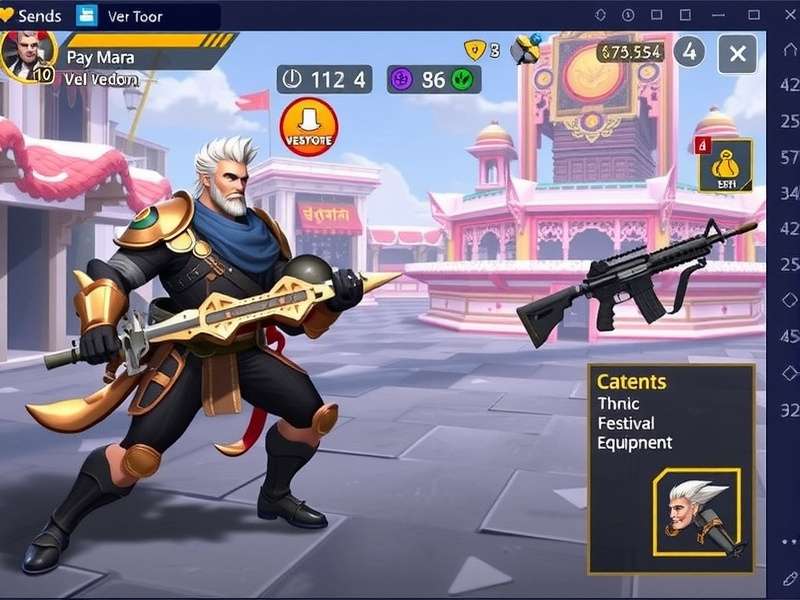Click the black and yellow bee icon
Viewport: 800px width, 600px height.
[526, 50]
